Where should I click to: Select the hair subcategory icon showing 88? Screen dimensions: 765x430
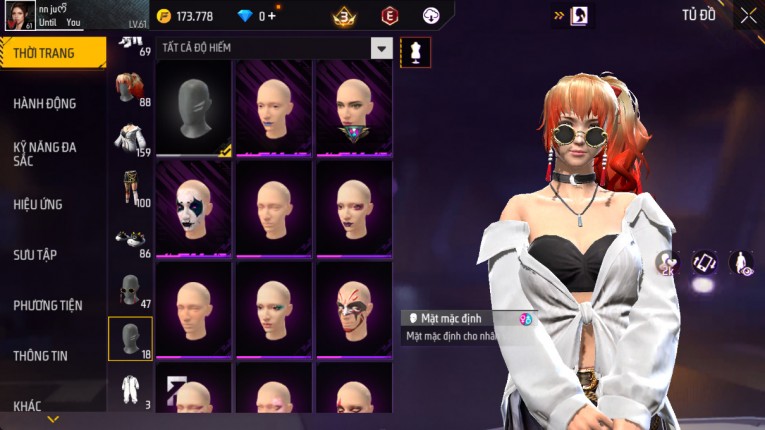click(x=130, y=88)
